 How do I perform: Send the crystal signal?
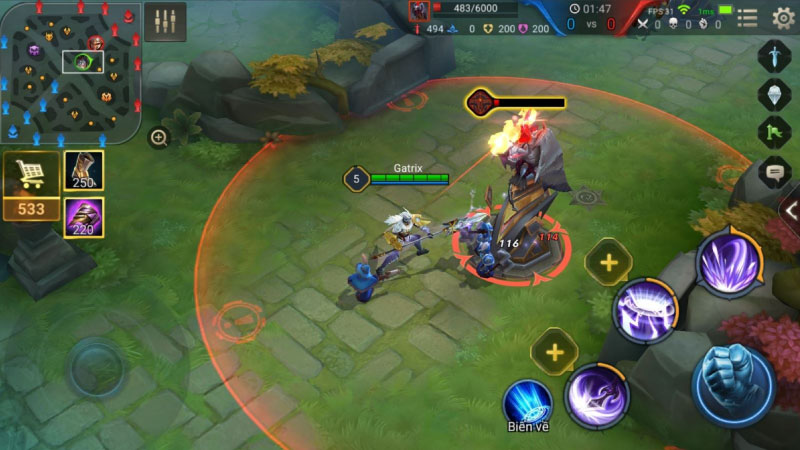pos(775,95)
